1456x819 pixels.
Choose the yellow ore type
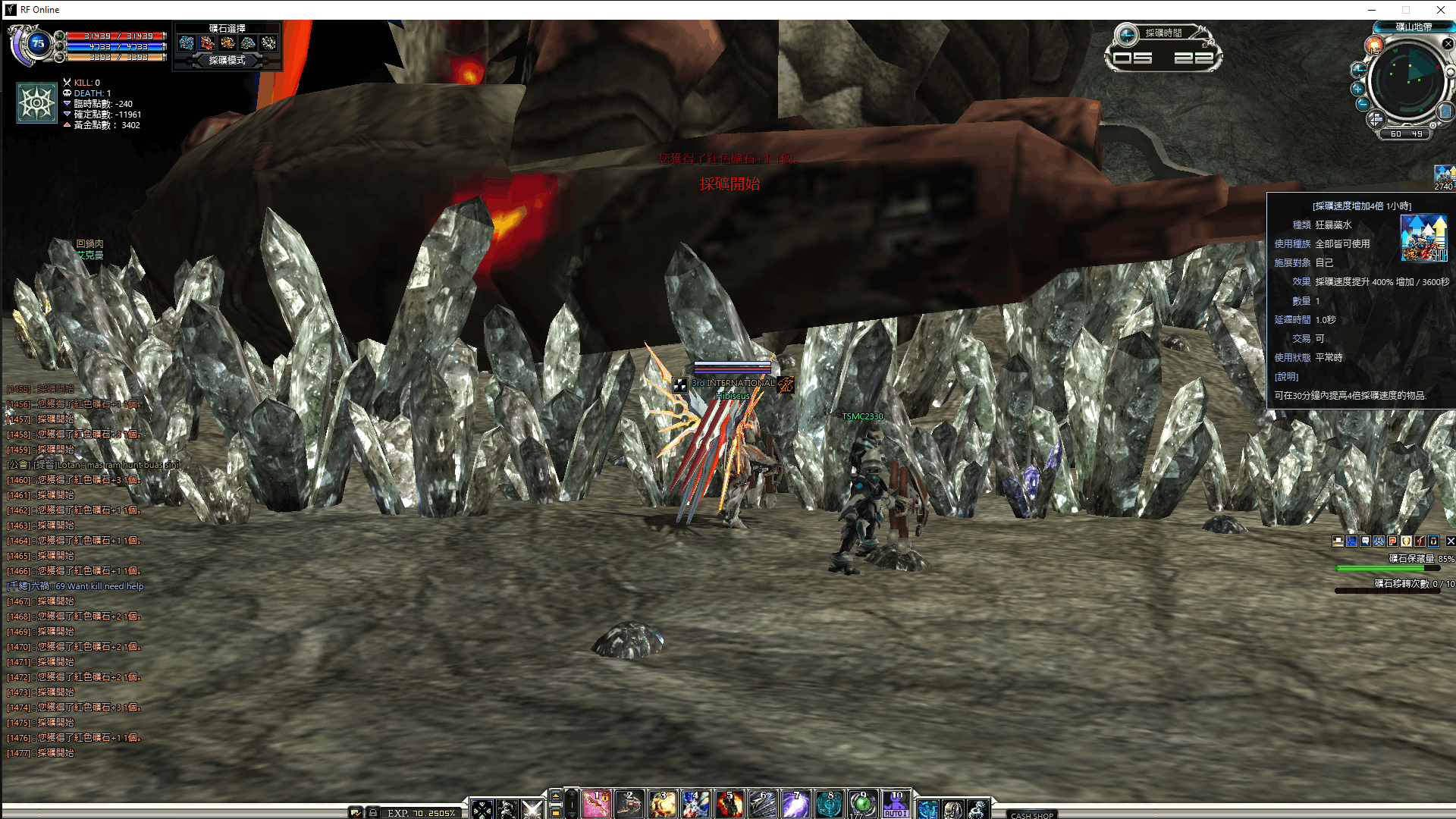tap(227, 43)
